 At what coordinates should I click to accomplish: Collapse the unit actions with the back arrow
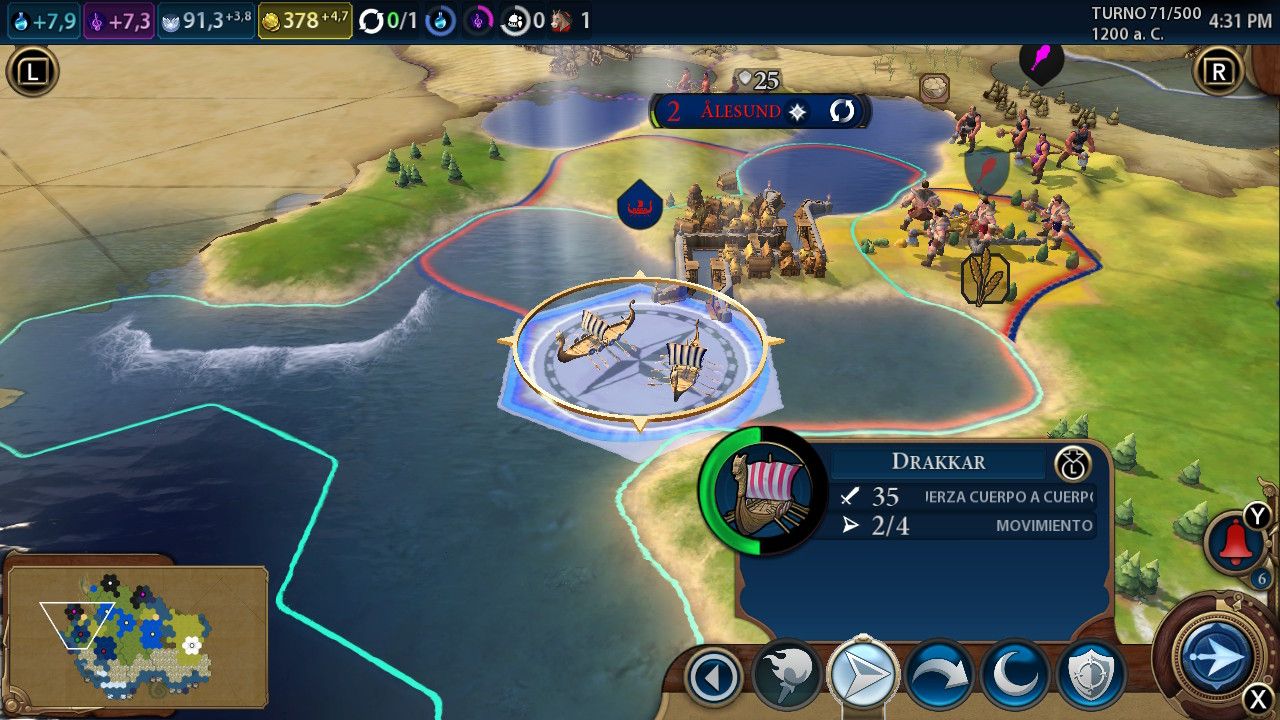(x=714, y=677)
